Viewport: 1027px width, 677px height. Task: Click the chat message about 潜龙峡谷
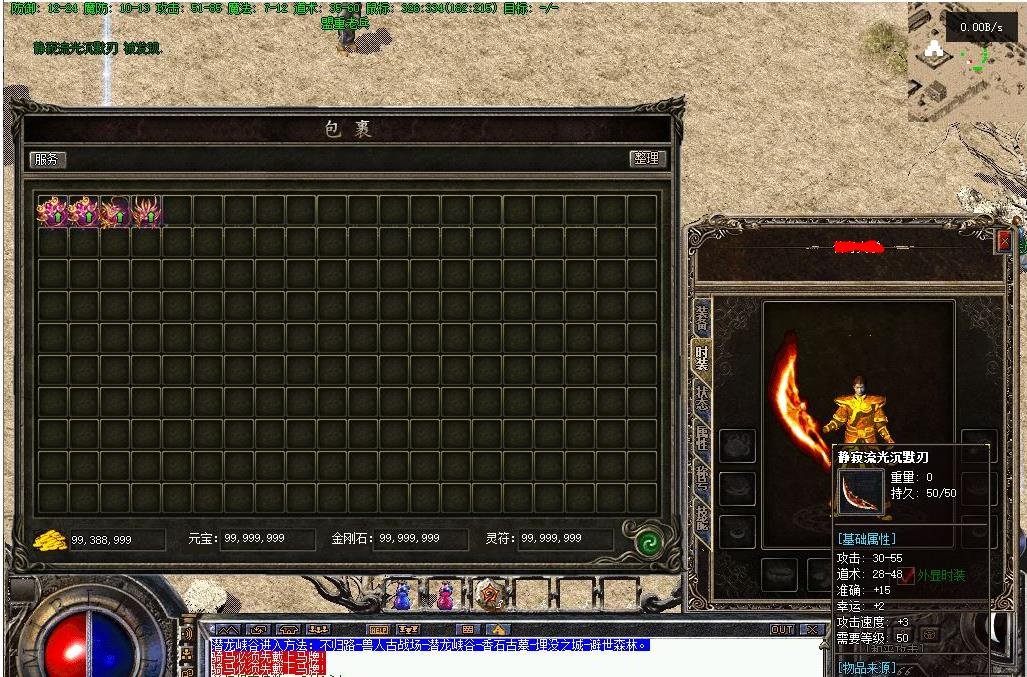click(x=430, y=645)
